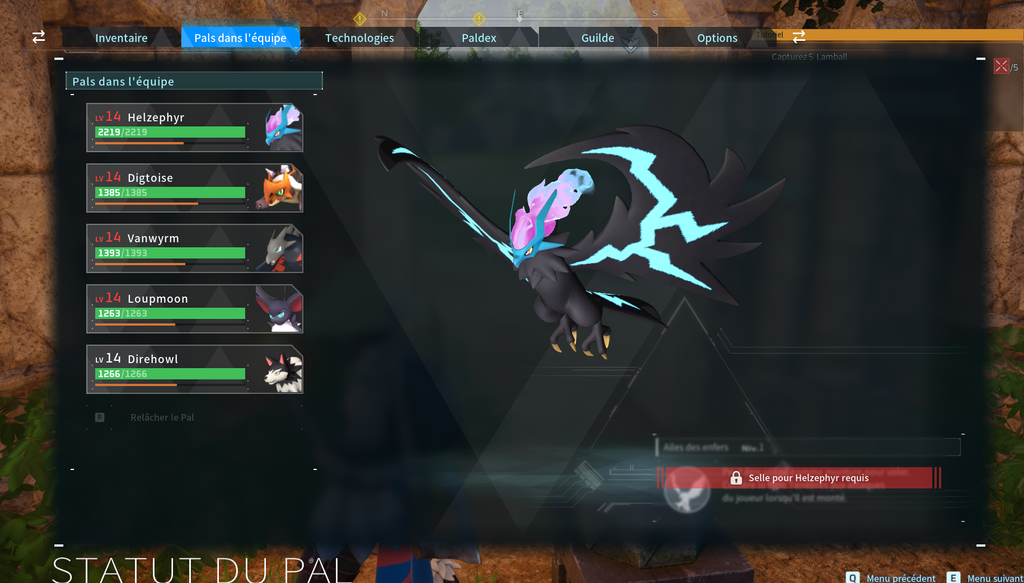Choose the Digtoise team entry
Image resolution: width=1024 pixels, height=583 pixels.
(194, 188)
